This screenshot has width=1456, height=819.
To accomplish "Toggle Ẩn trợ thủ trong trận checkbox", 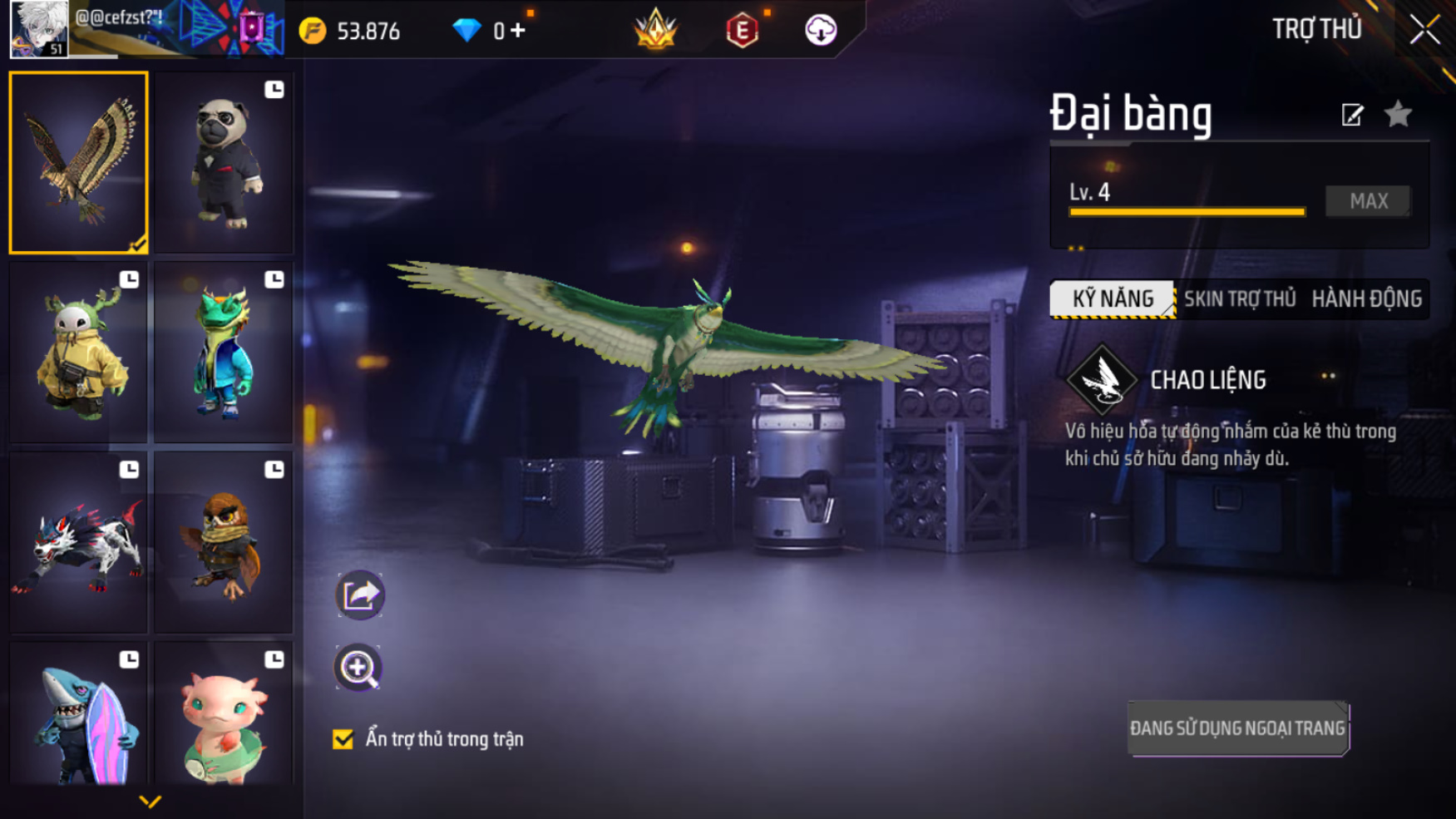I will [x=343, y=739].
